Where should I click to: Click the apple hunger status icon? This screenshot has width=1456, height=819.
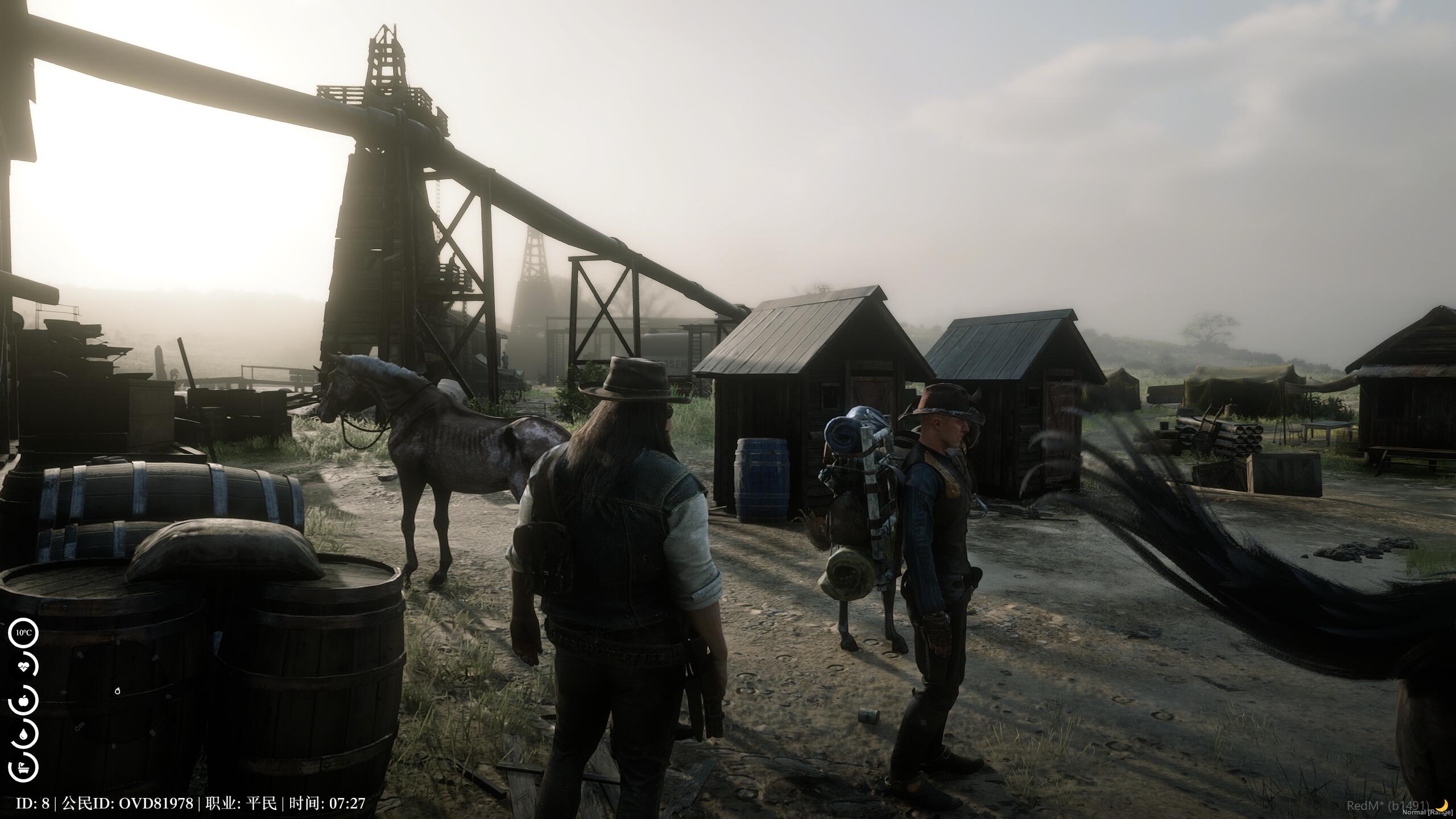(23, 701)
